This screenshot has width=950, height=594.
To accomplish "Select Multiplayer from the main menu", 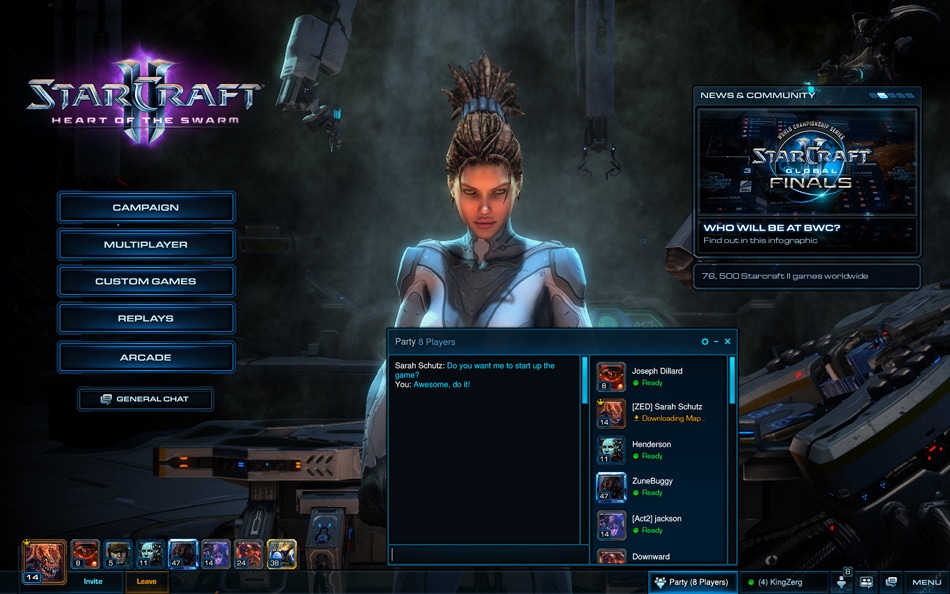I will pos(146,245).
